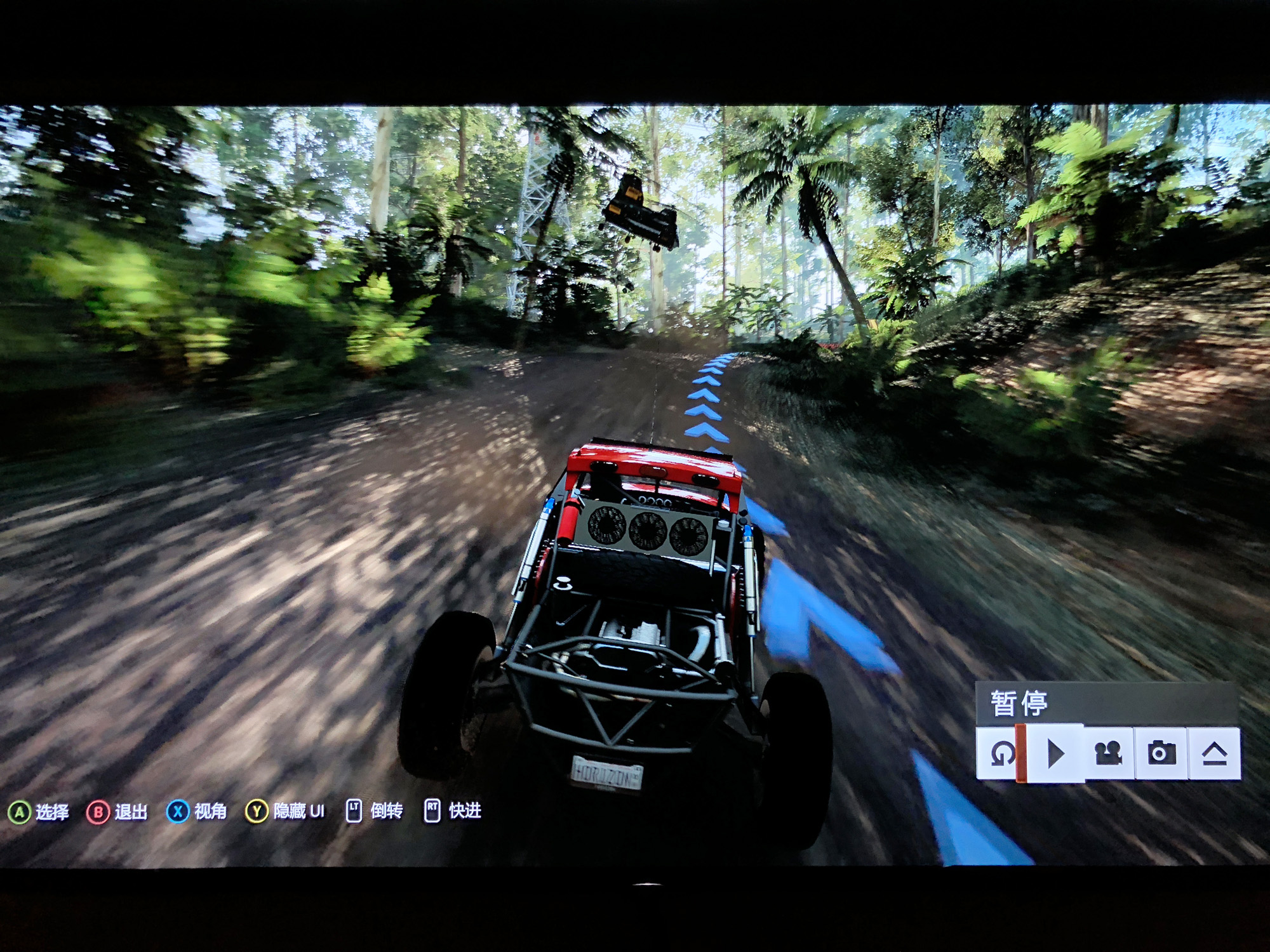Restart the replay with the circular arrow button
The height and width of the screenshot is (952, 1270).
coord(1001,754)
